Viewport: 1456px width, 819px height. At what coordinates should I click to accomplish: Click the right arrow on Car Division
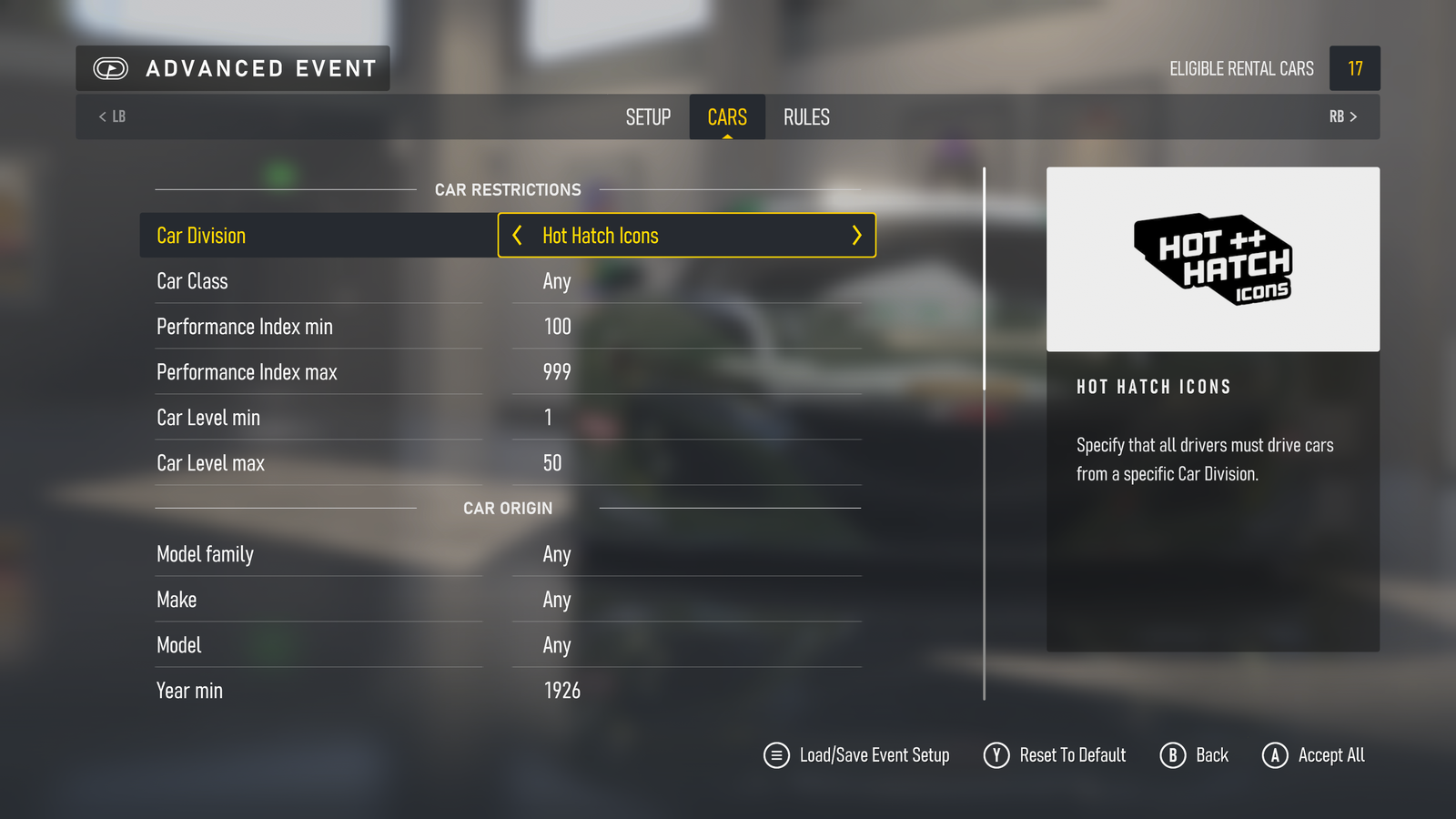(856, 236)
